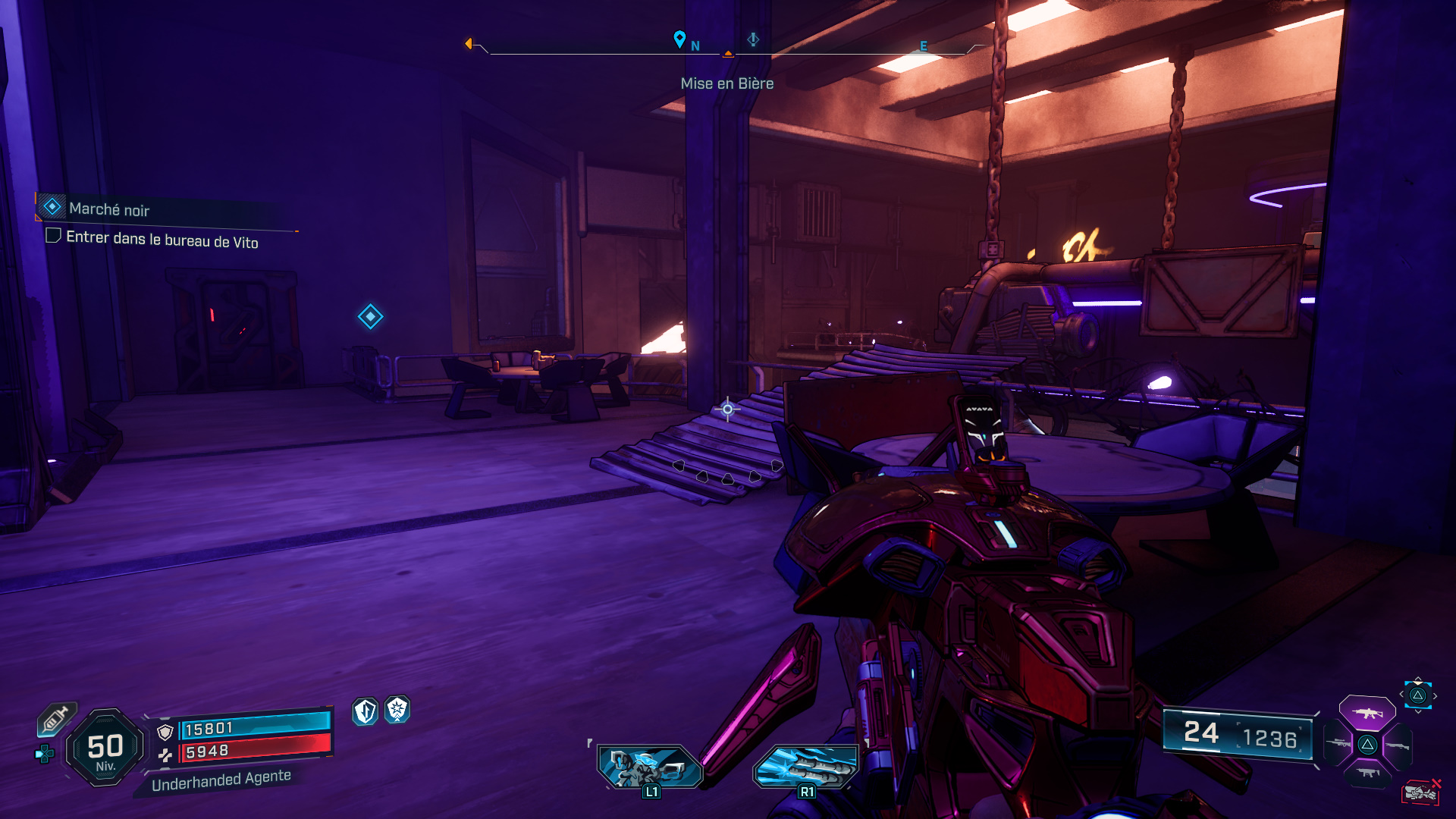The image size is (1456, 819).
Task: Select the shotgun weapon slot on the right
Action: (1398, 746)
